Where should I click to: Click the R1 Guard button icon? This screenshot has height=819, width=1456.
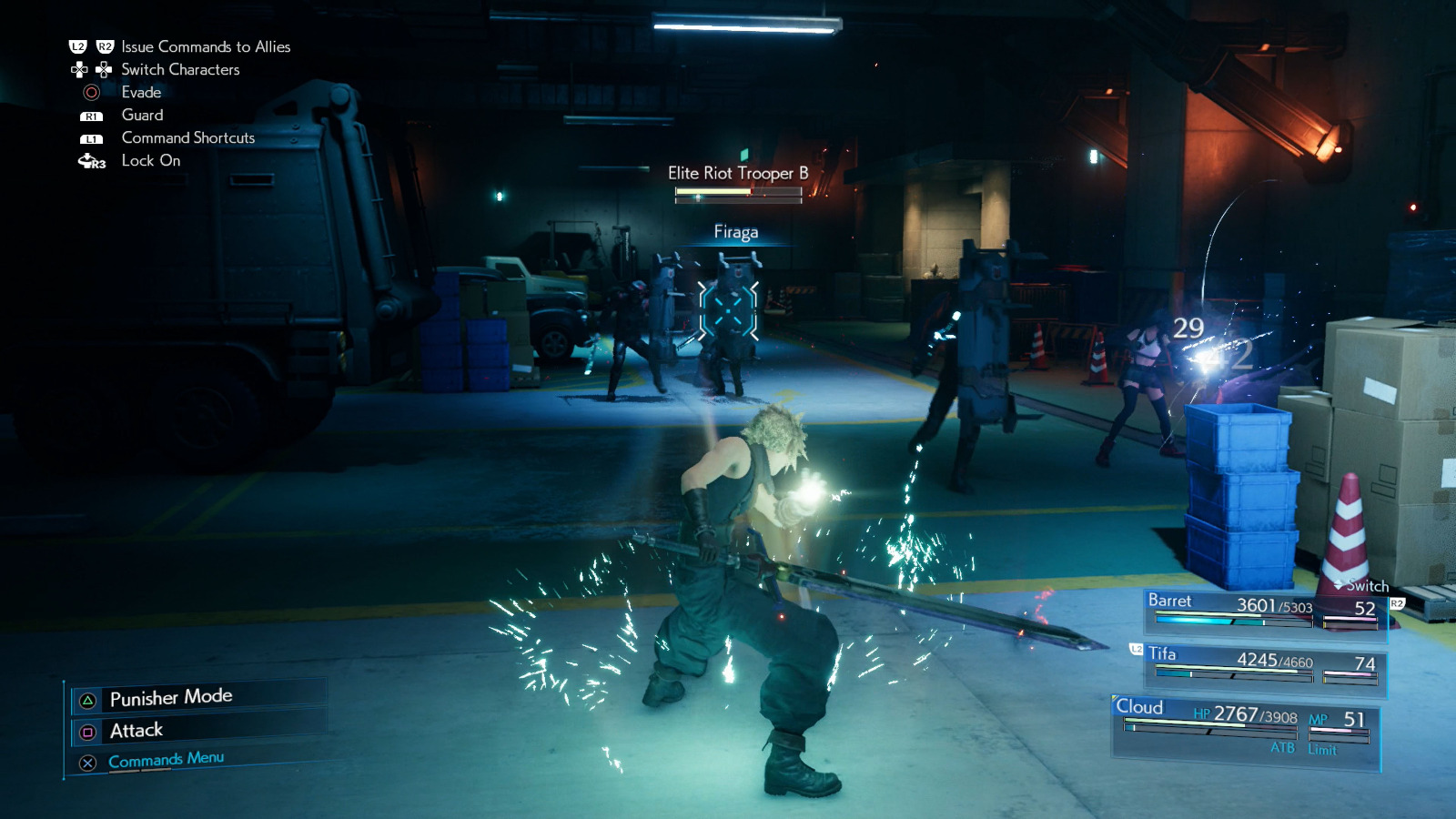pos(90,116)
